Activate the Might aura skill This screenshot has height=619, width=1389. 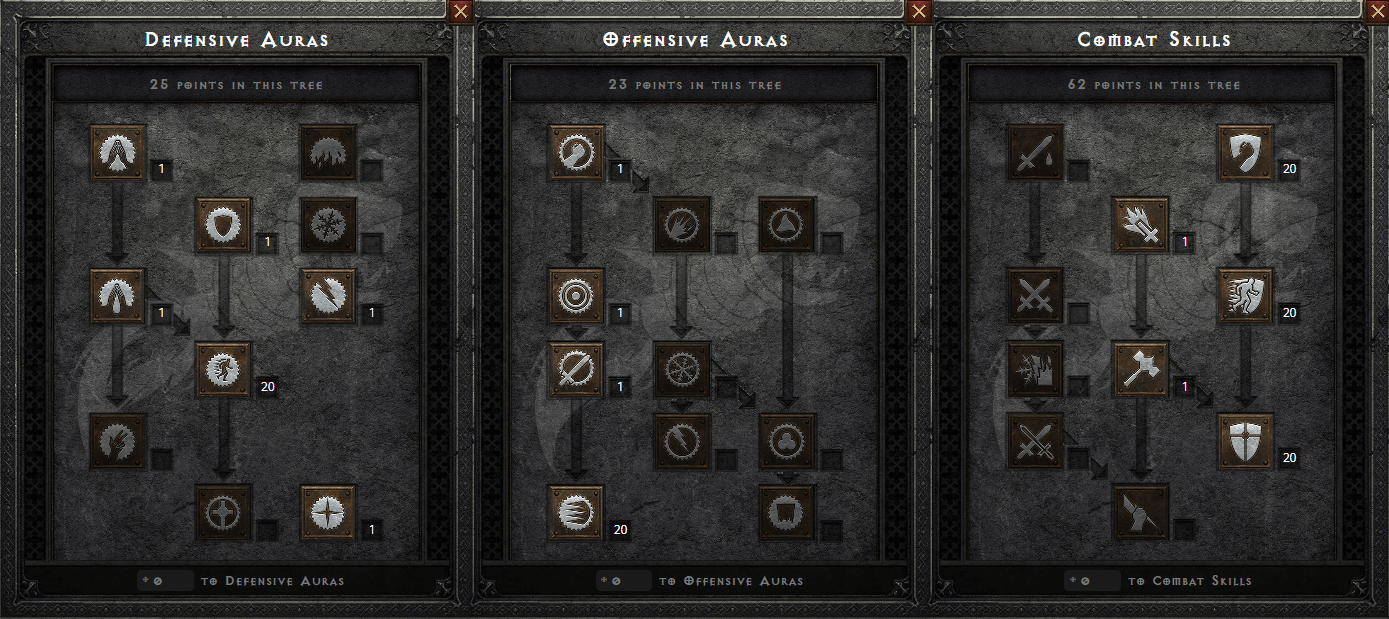pos(577,152)
